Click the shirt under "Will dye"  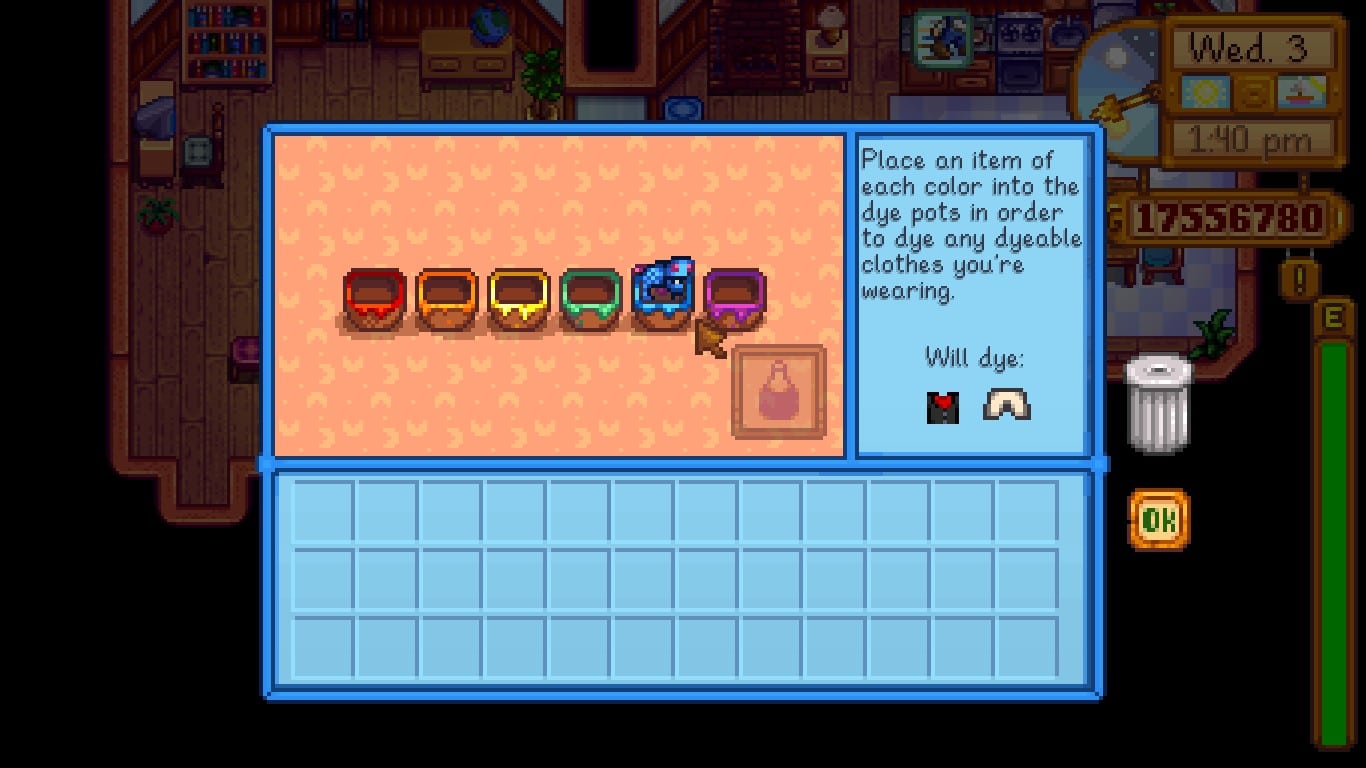(x=941, y=404)
